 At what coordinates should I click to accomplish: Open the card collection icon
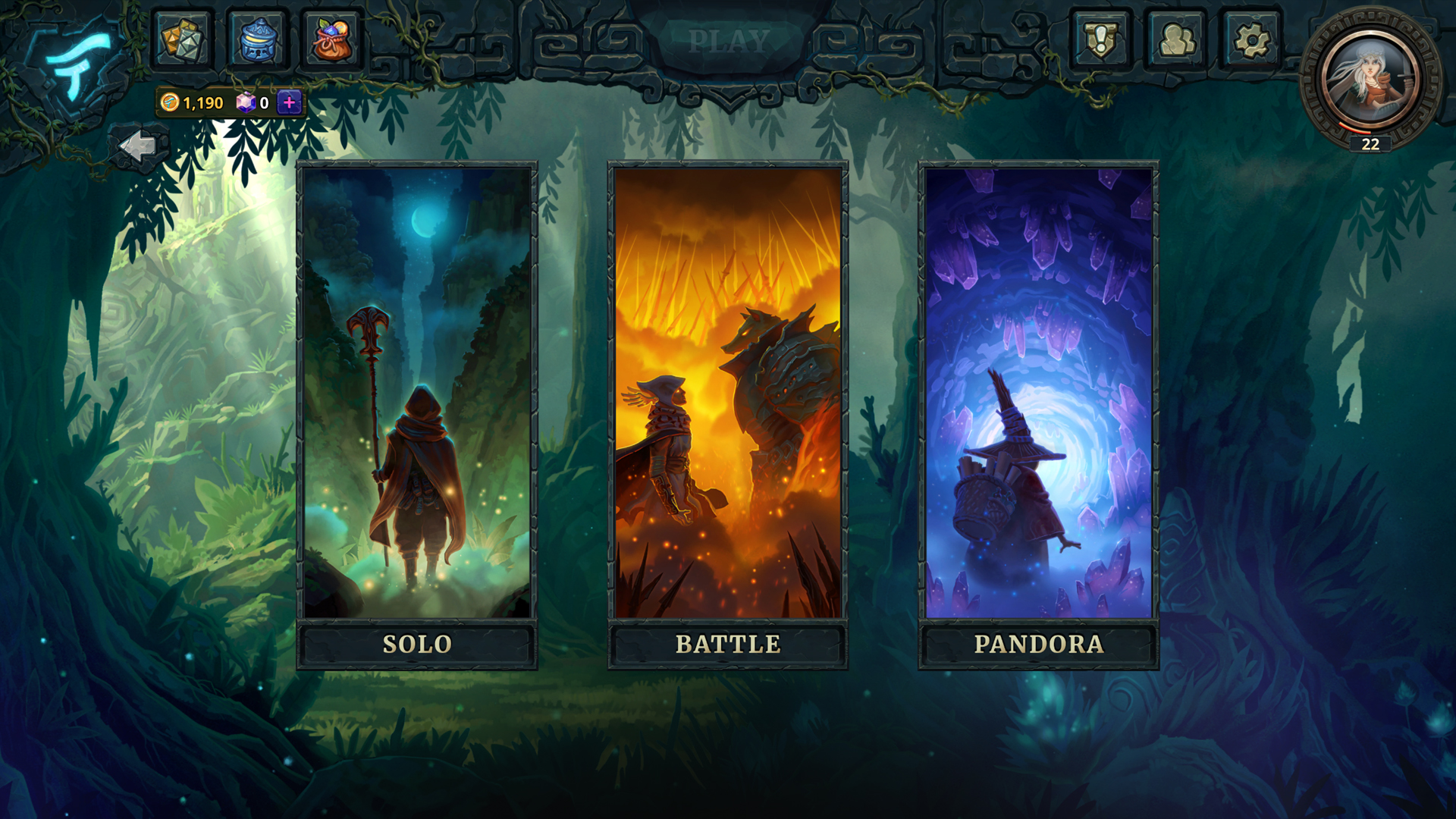181,40
